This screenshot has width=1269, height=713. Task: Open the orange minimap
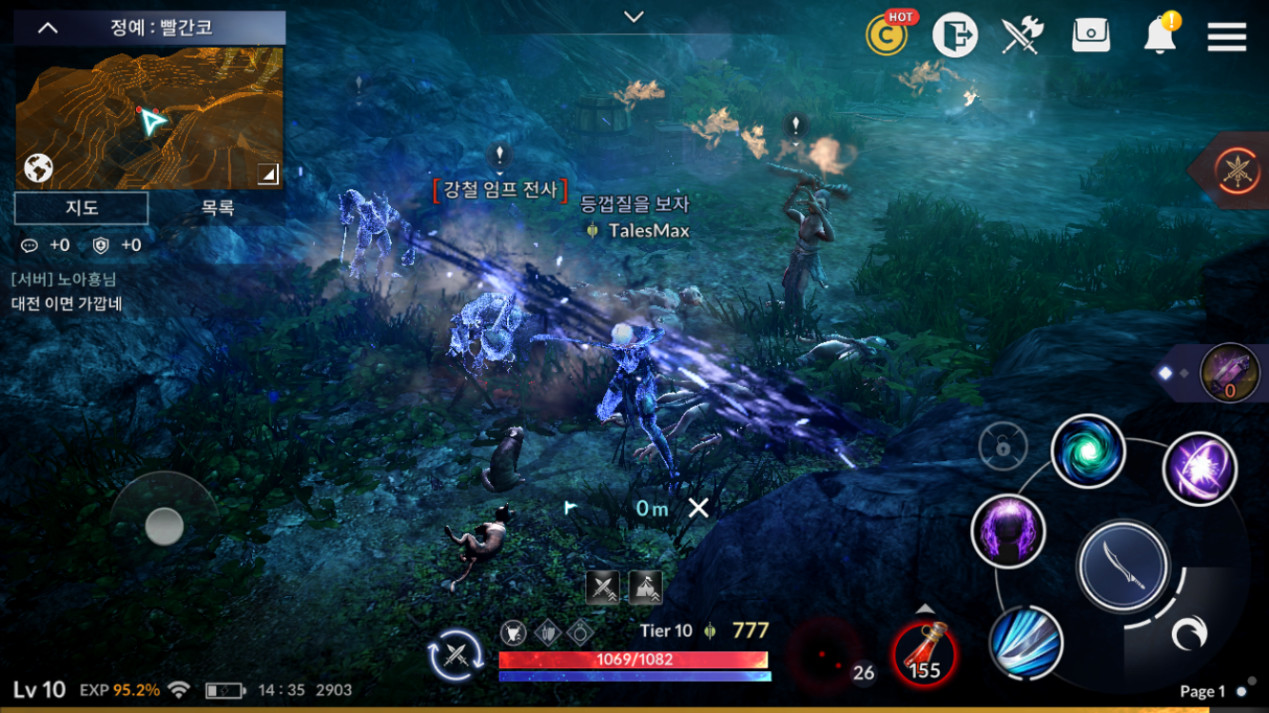click(x=150, y=118)
